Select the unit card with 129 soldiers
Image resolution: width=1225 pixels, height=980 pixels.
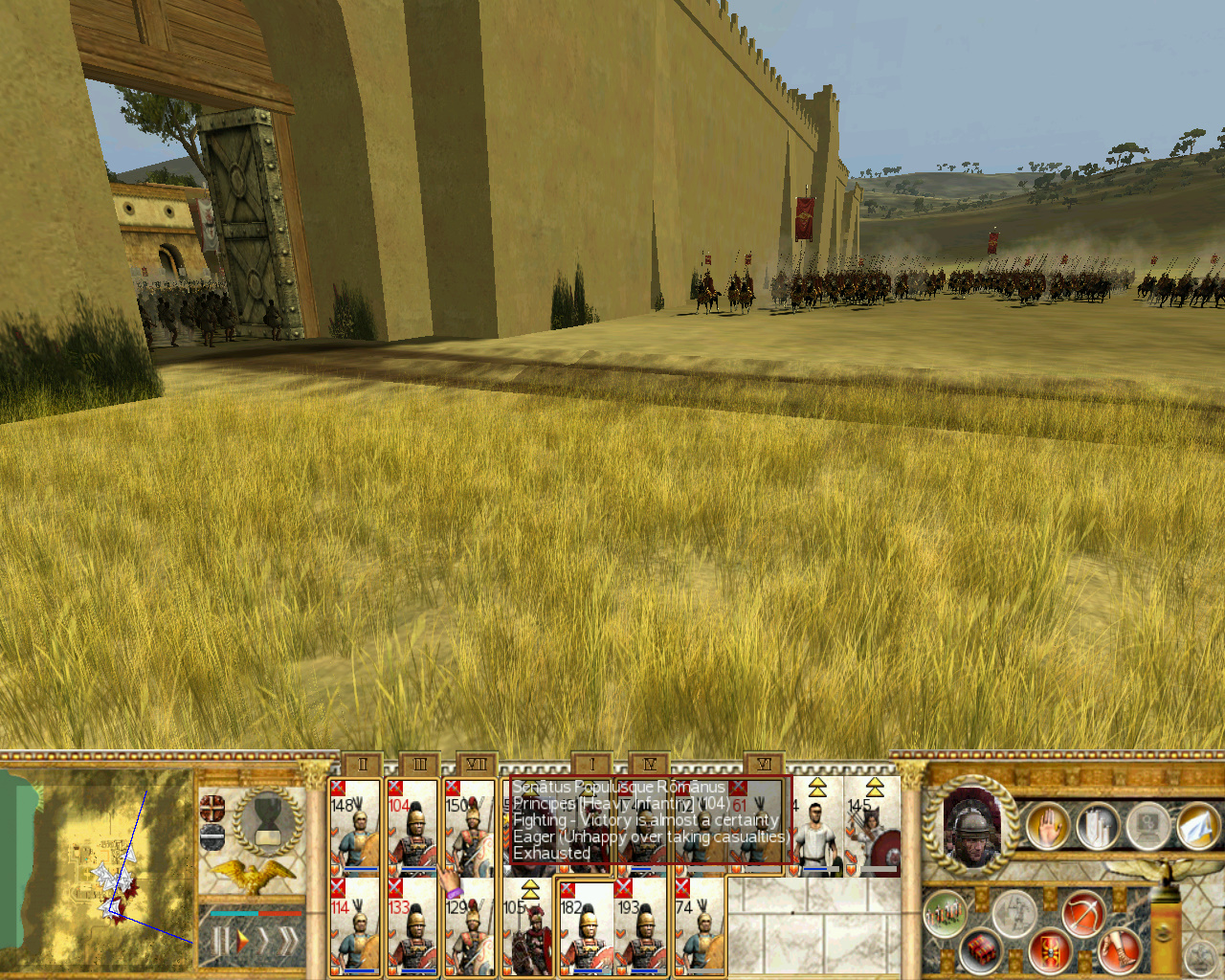coord(469,925)
